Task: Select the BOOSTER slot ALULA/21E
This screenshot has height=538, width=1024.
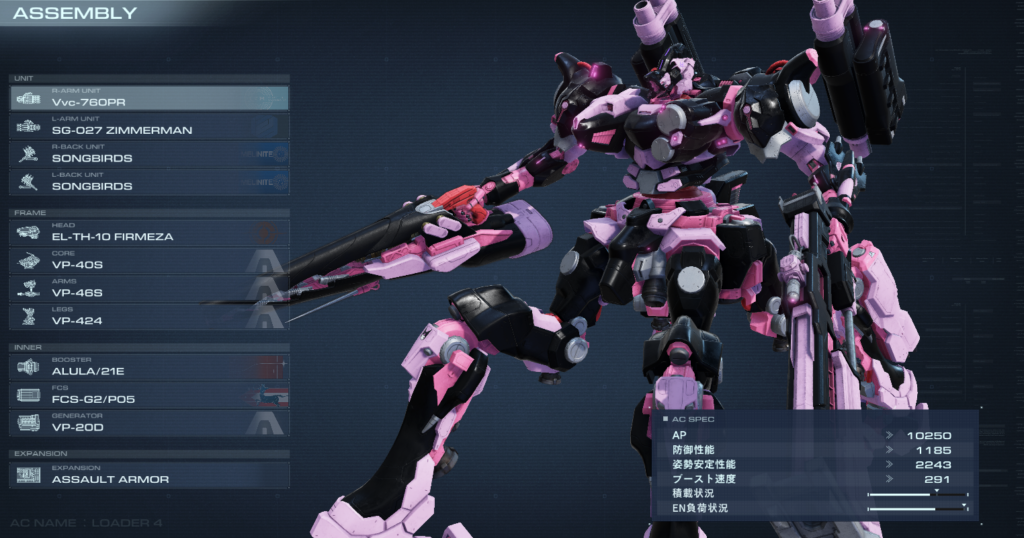Action: (x=150, y=367)
